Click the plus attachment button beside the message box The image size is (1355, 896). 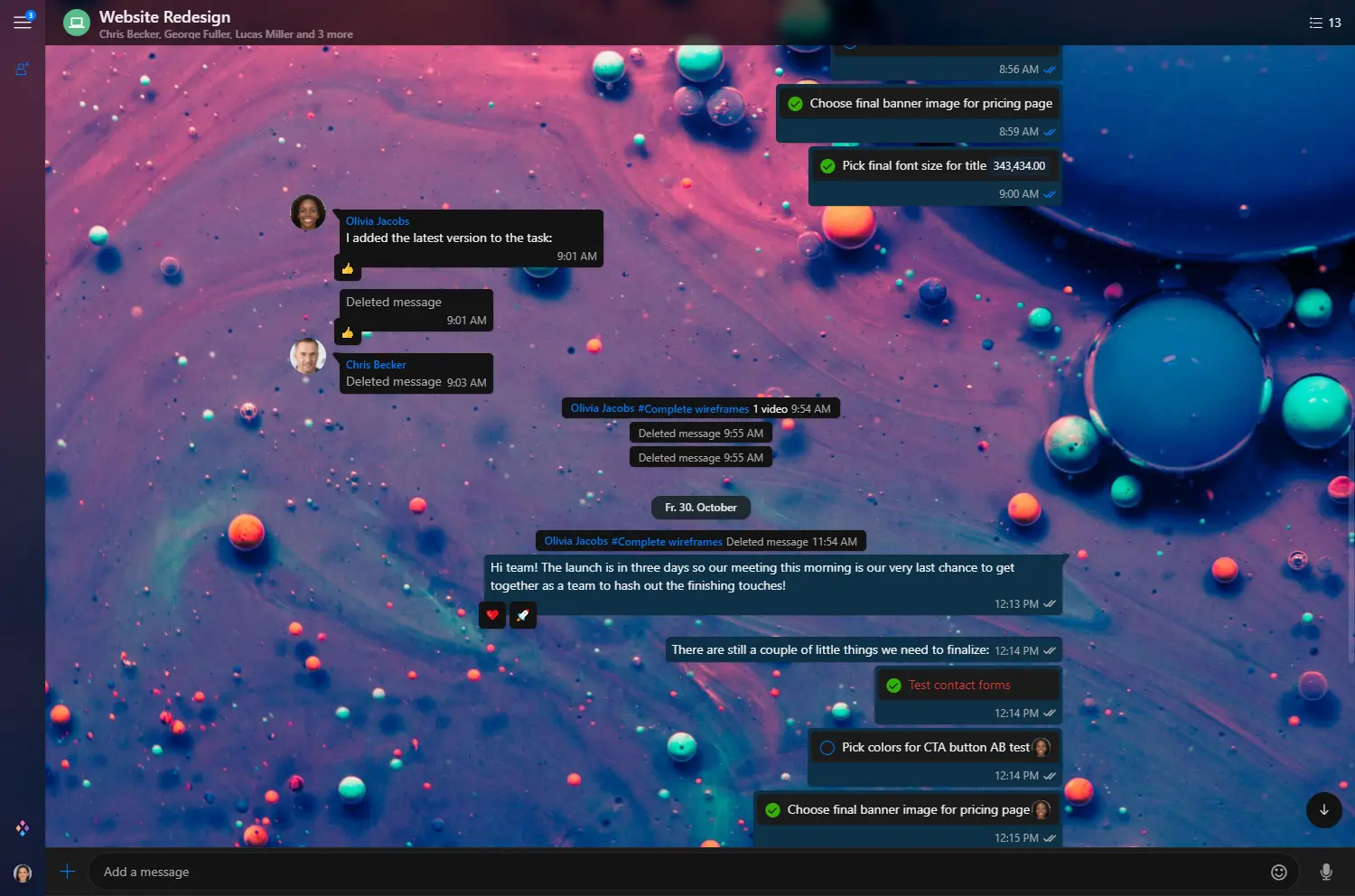click(67, 872)
